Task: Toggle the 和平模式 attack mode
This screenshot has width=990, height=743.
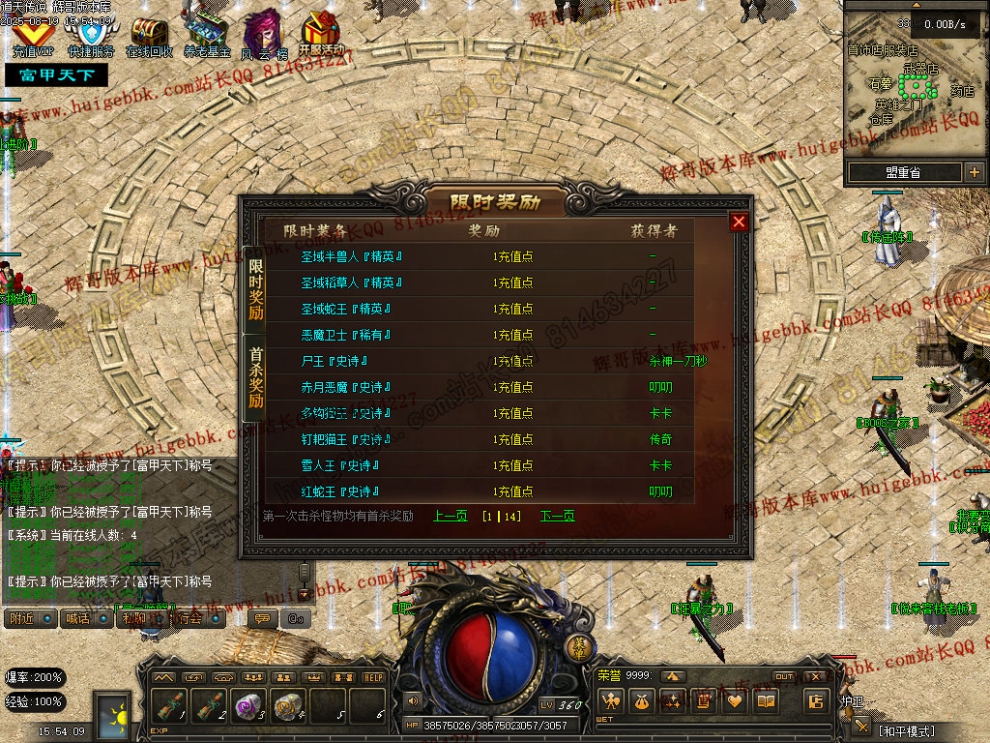Action: [907, 731]
